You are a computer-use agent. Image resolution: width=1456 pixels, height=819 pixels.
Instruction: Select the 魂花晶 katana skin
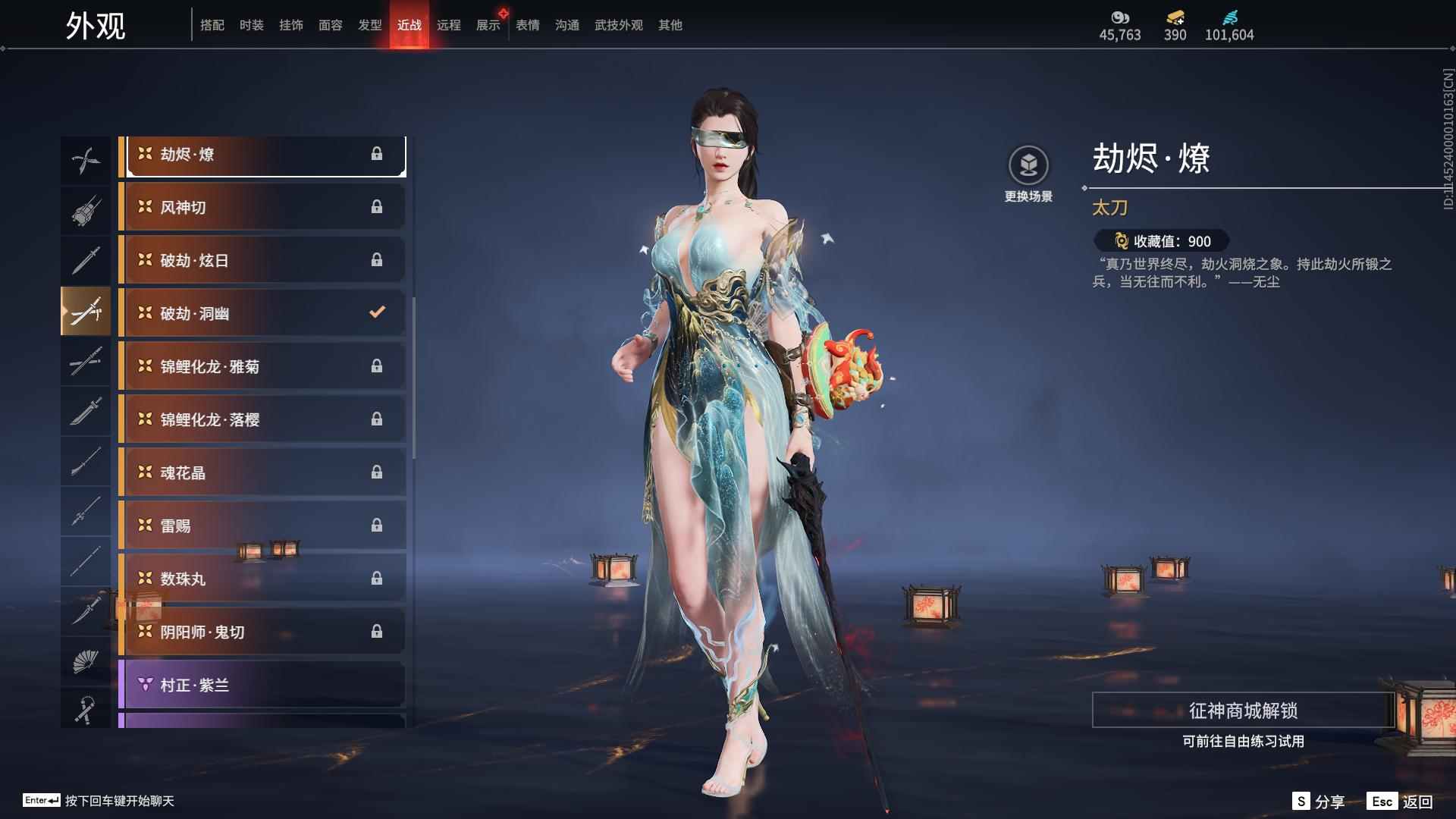point(262,472)
